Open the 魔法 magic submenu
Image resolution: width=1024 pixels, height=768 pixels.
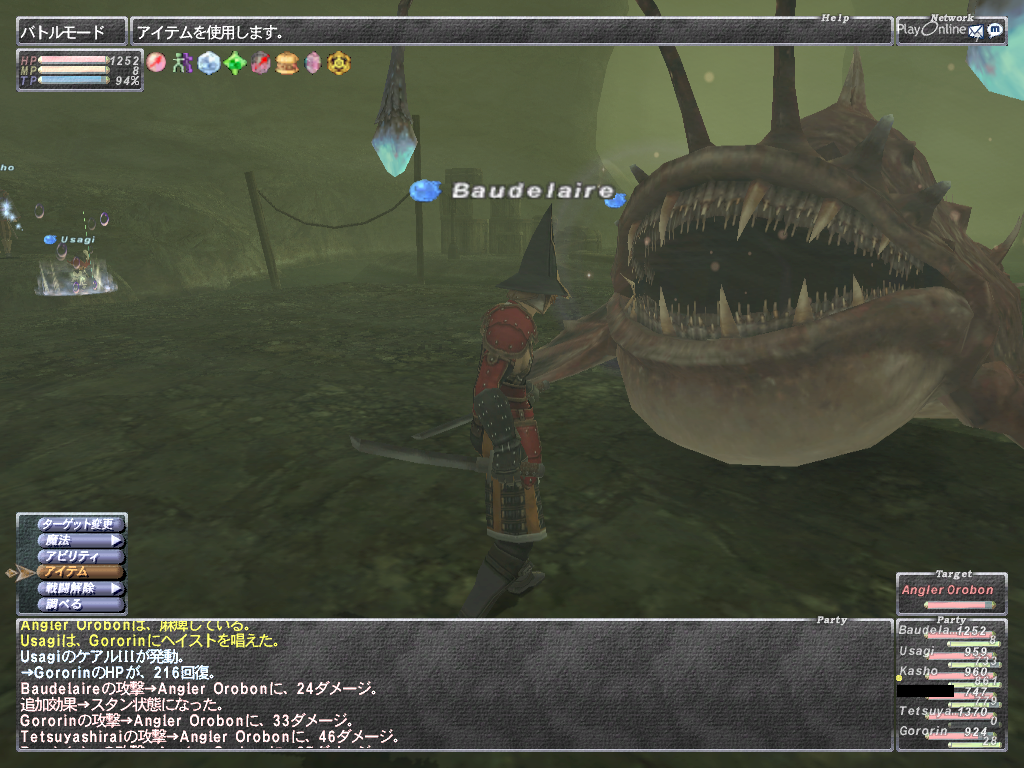pyautogui.click(x=80, y=540)
